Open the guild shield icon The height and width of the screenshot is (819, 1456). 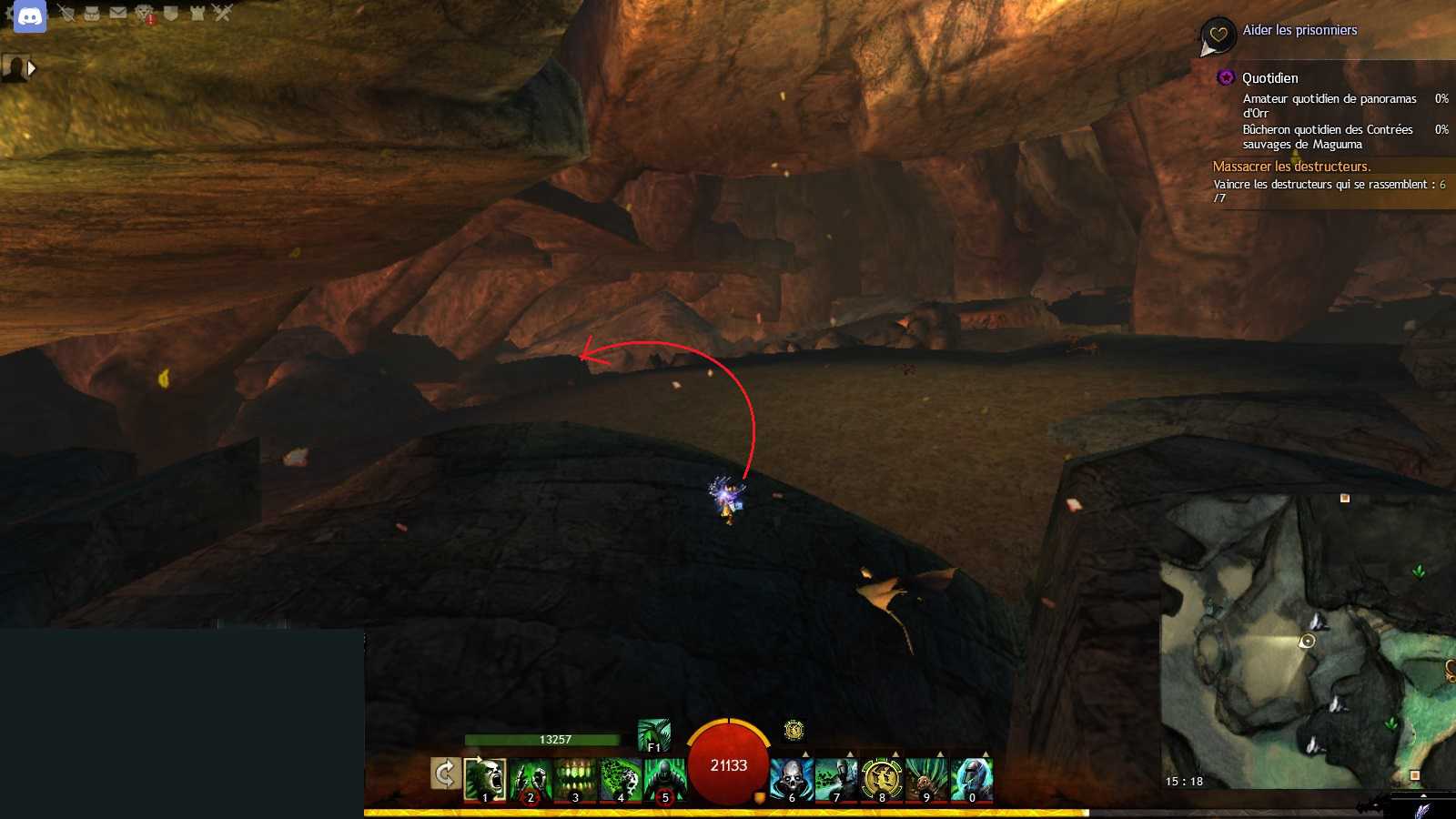[170, 13]
